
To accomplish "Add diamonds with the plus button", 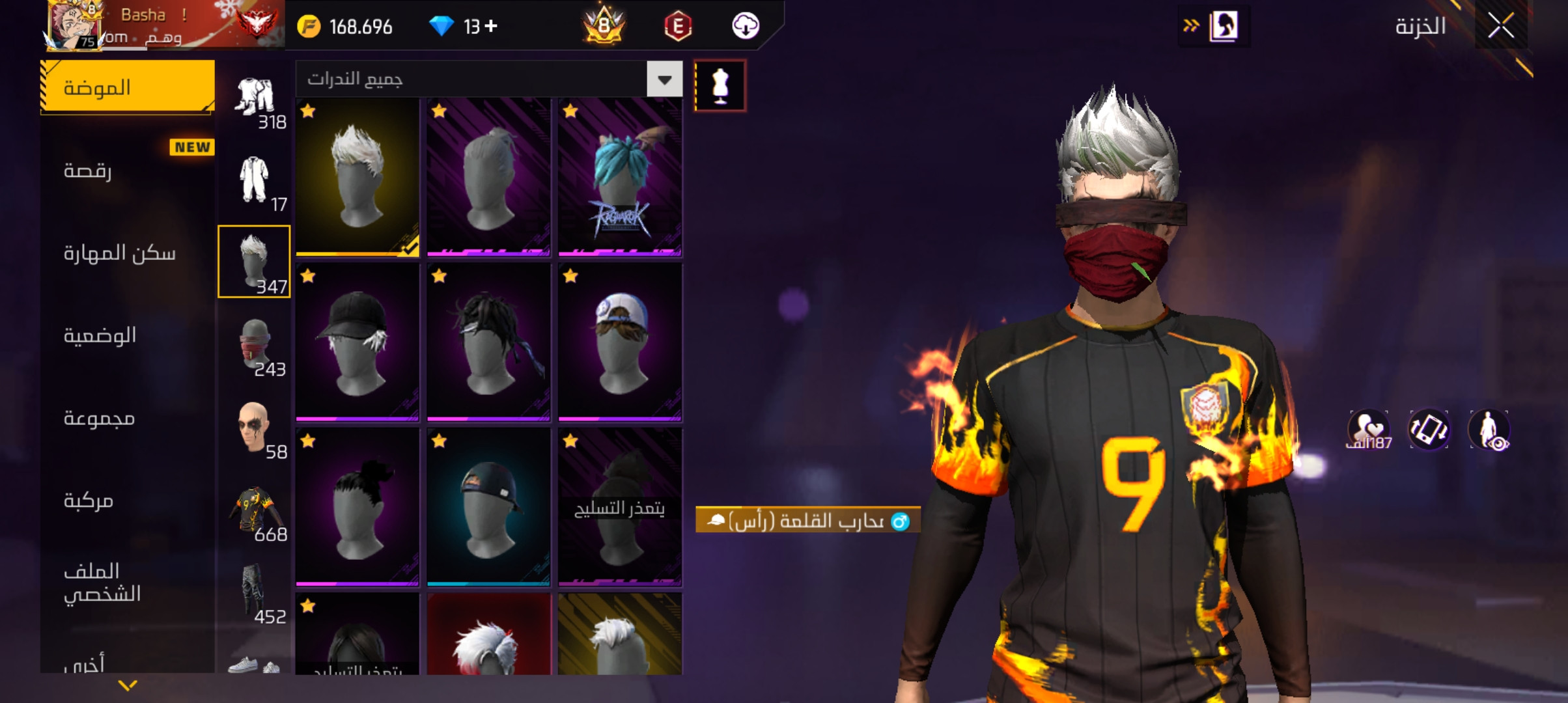I will (492, 26).
